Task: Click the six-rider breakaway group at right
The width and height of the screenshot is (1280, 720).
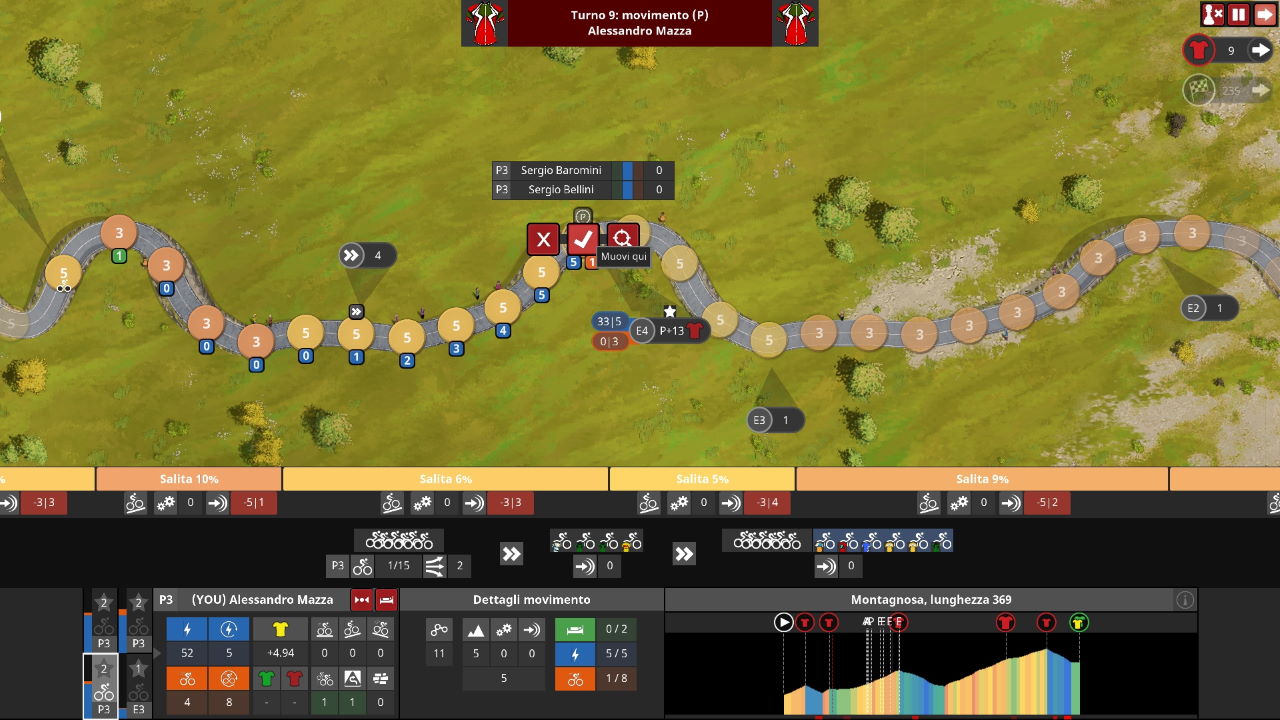Action: point(883,541)
